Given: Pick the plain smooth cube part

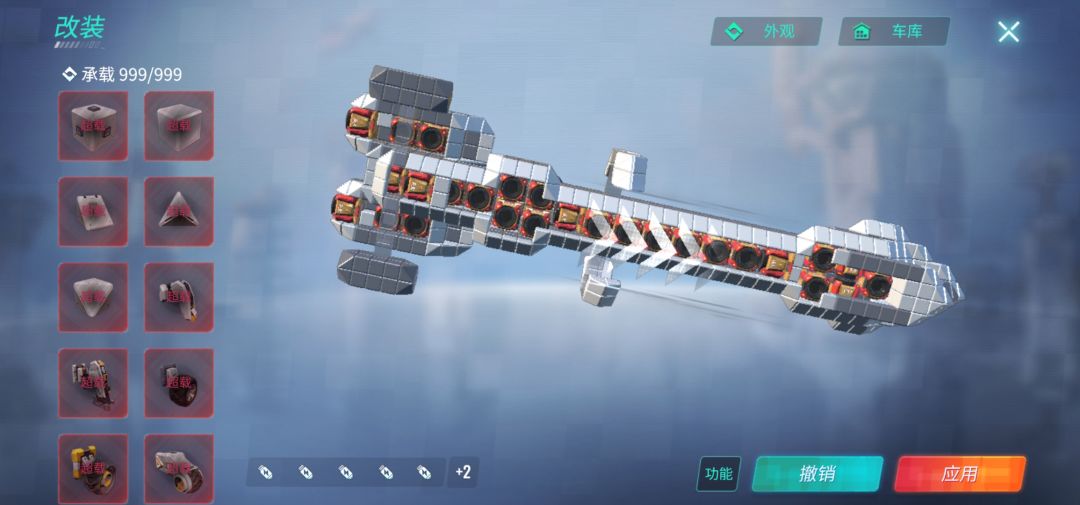Looking at the screenshot, I should 179,126.
